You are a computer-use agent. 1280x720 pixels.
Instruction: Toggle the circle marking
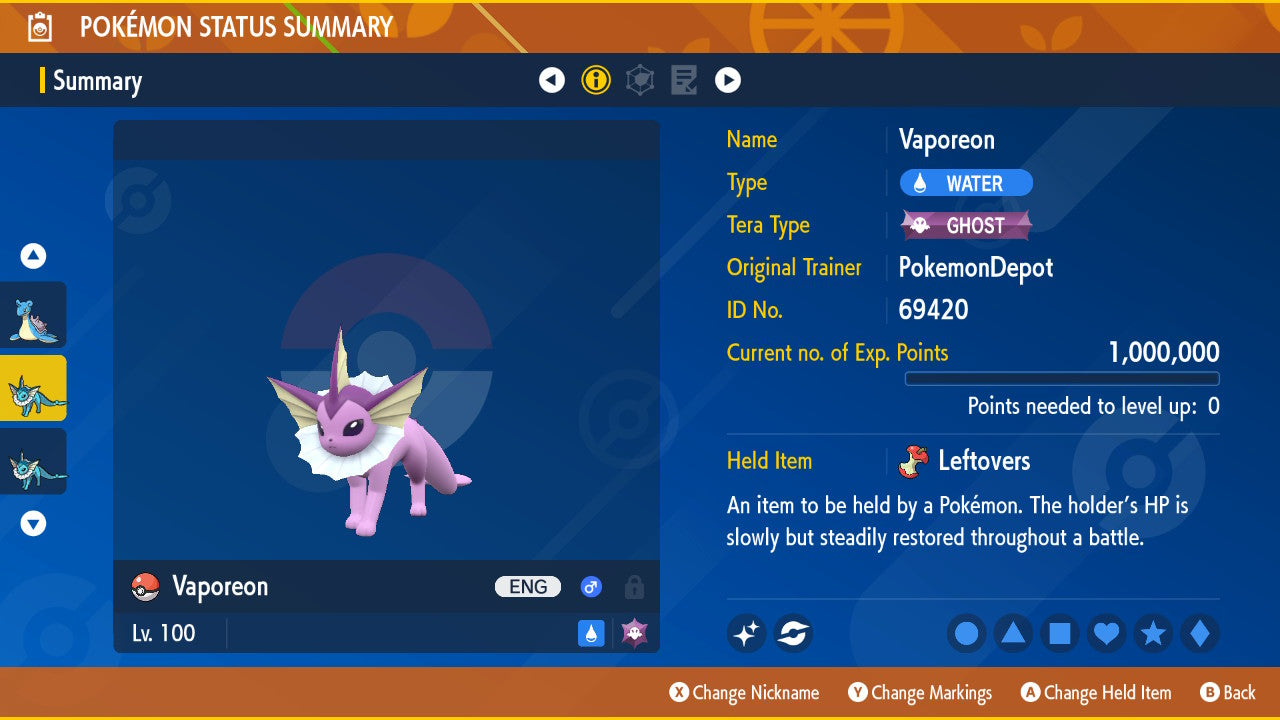click(966, 633)
